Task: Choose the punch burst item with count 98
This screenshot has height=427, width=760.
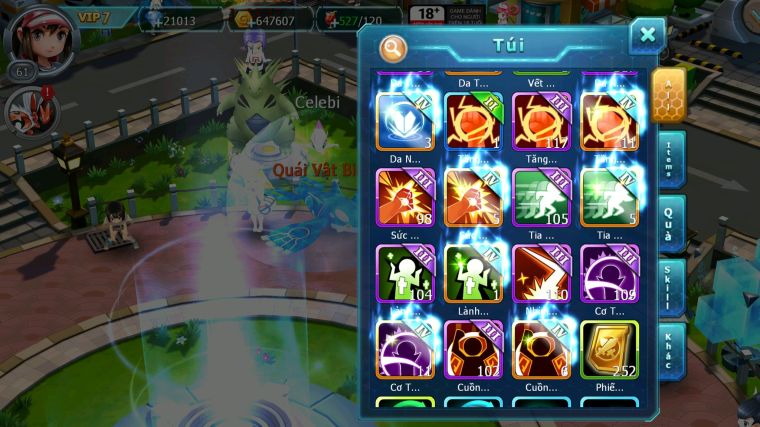Action: tap(404, 196)
